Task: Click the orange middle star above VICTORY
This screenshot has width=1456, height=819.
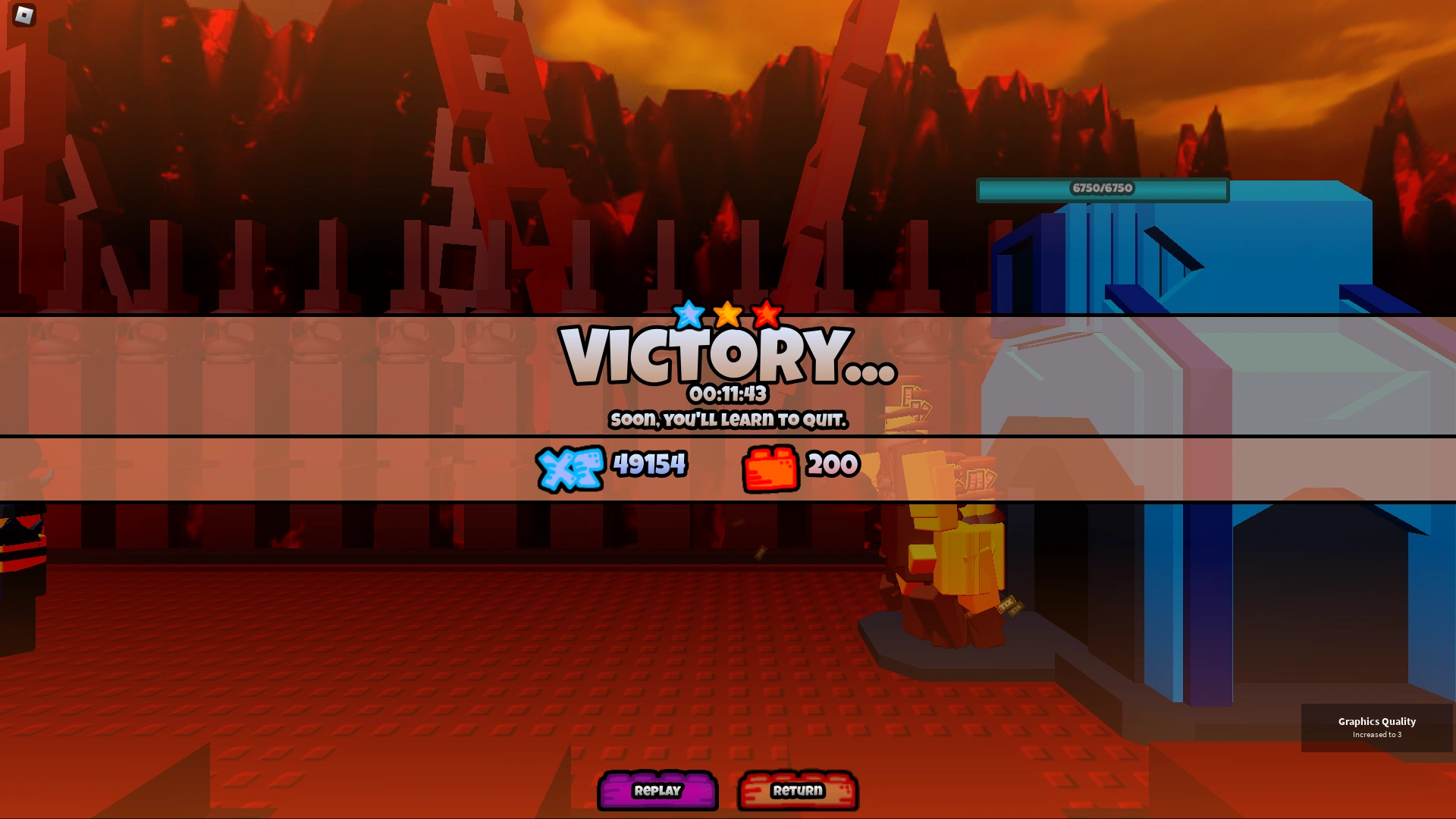Action: point(727,314)
